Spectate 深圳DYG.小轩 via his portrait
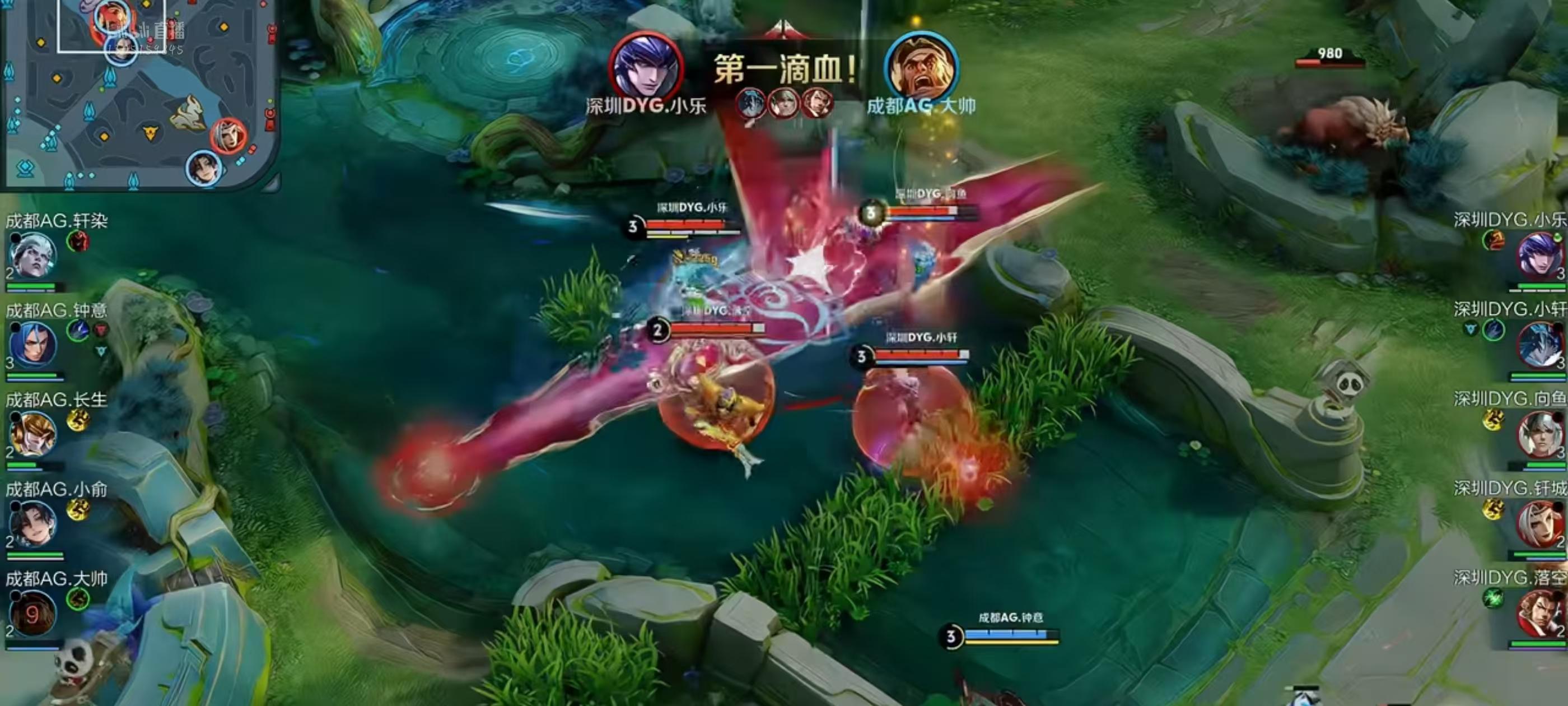The width and height of the screenshot is (1568, 706). [x=1539, y=345]
